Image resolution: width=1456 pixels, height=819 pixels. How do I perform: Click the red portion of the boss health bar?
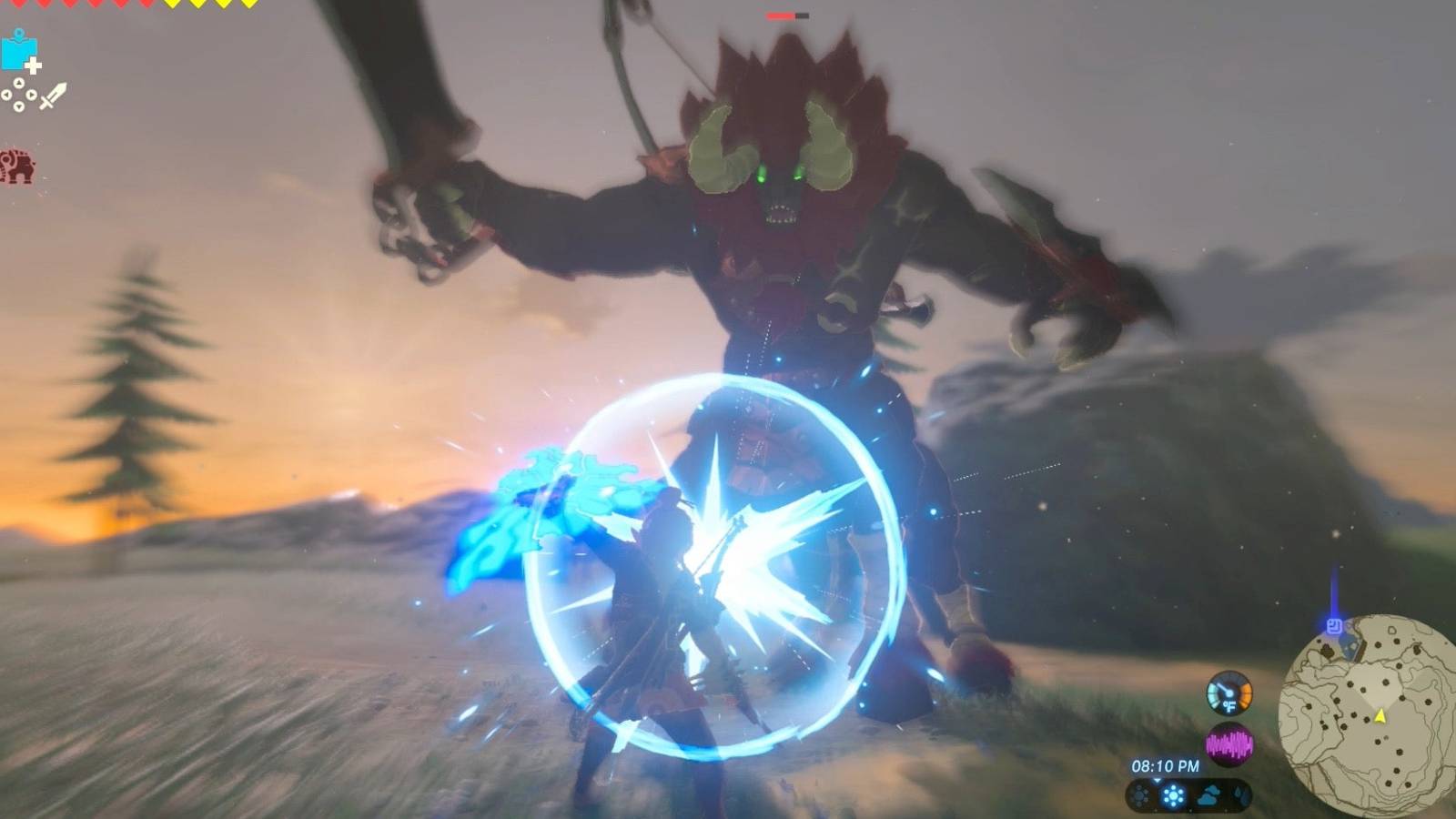pyautogui.click(x=779, y=16)
